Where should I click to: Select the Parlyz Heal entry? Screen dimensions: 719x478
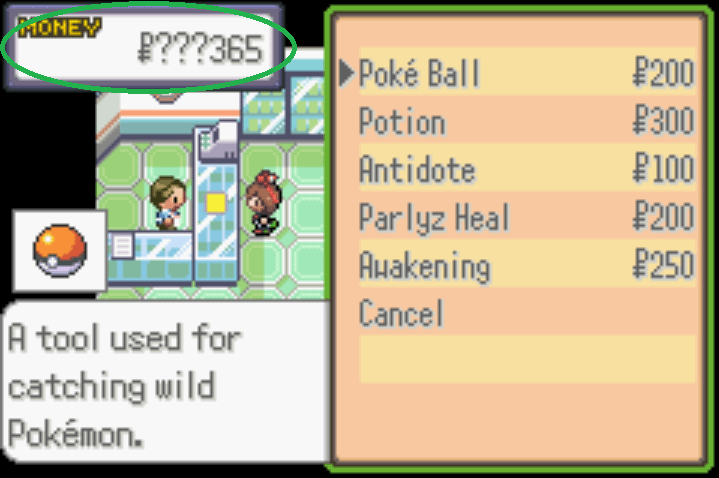point(434,218)
